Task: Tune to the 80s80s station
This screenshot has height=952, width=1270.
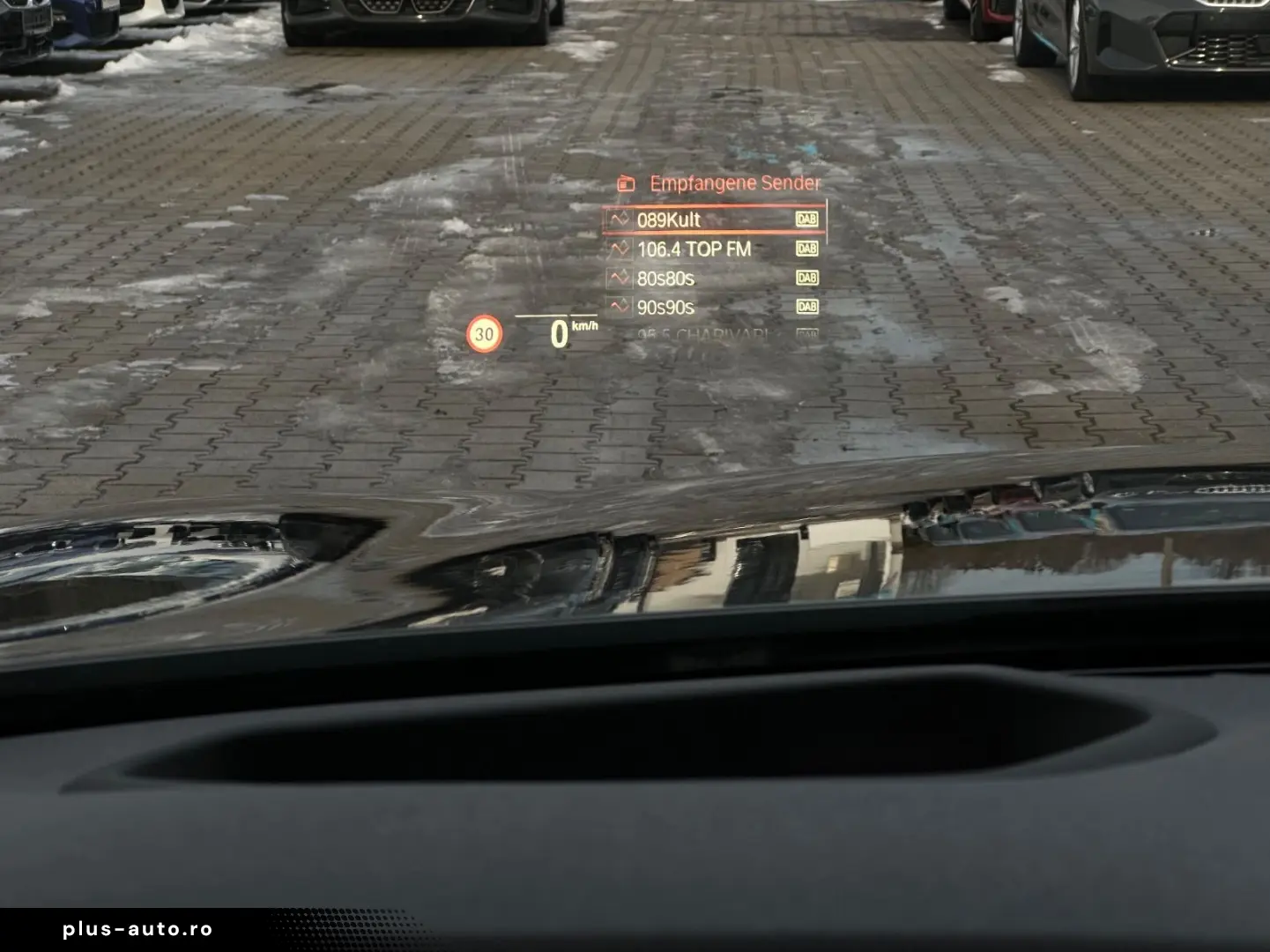Action: point(714,279)
